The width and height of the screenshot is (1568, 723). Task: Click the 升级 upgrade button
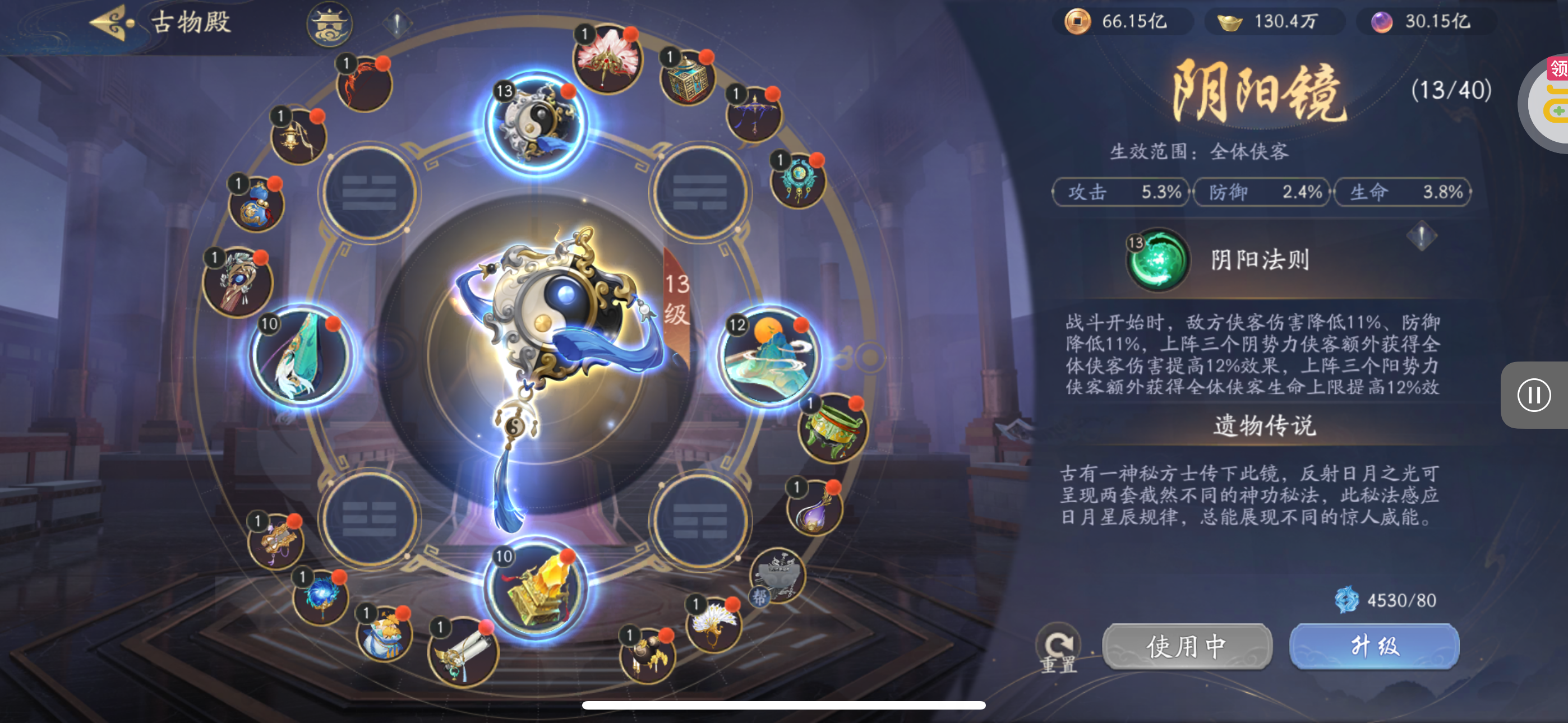(x=1374, y=646)
